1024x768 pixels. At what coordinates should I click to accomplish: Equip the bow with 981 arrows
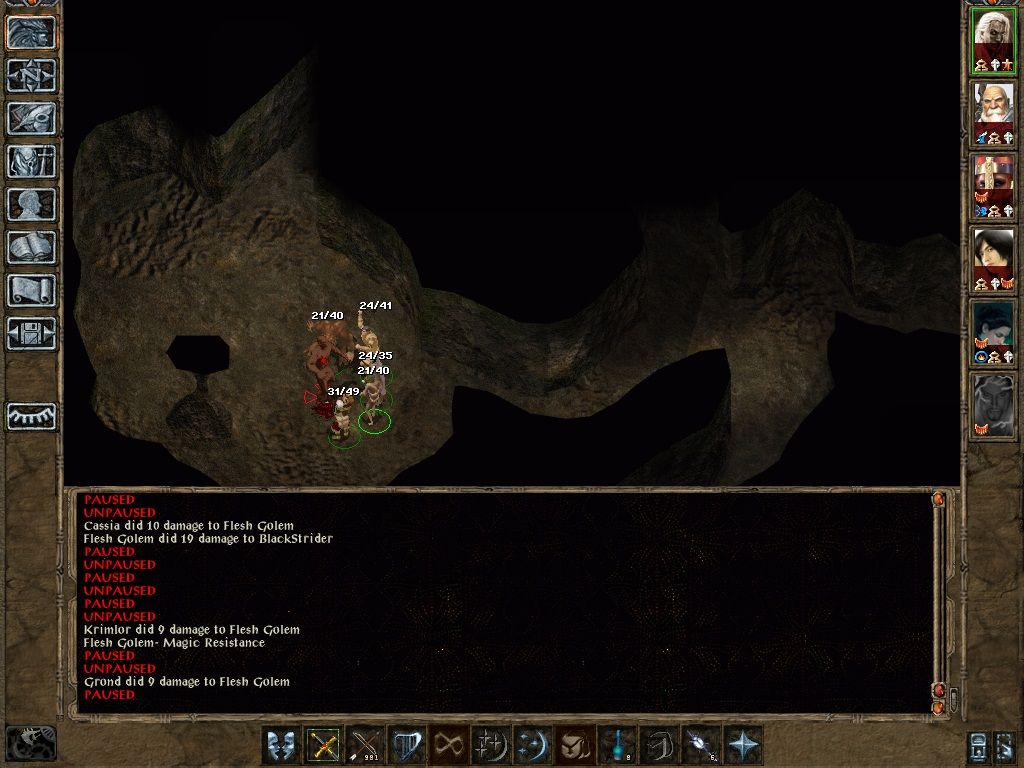[365, 746]
